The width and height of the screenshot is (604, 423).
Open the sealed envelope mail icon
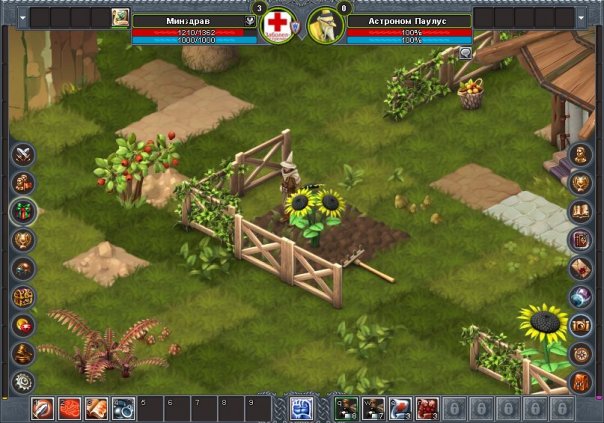click(x=580, y=268)
